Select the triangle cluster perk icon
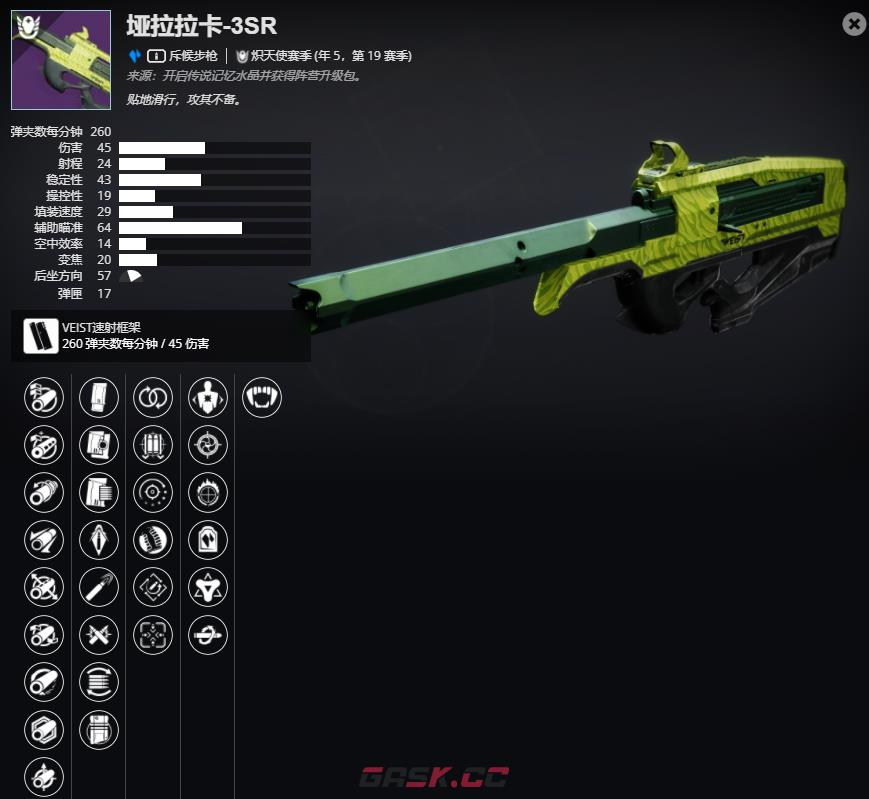This screenshot has width=869, height=799. [x=208, y=587]
